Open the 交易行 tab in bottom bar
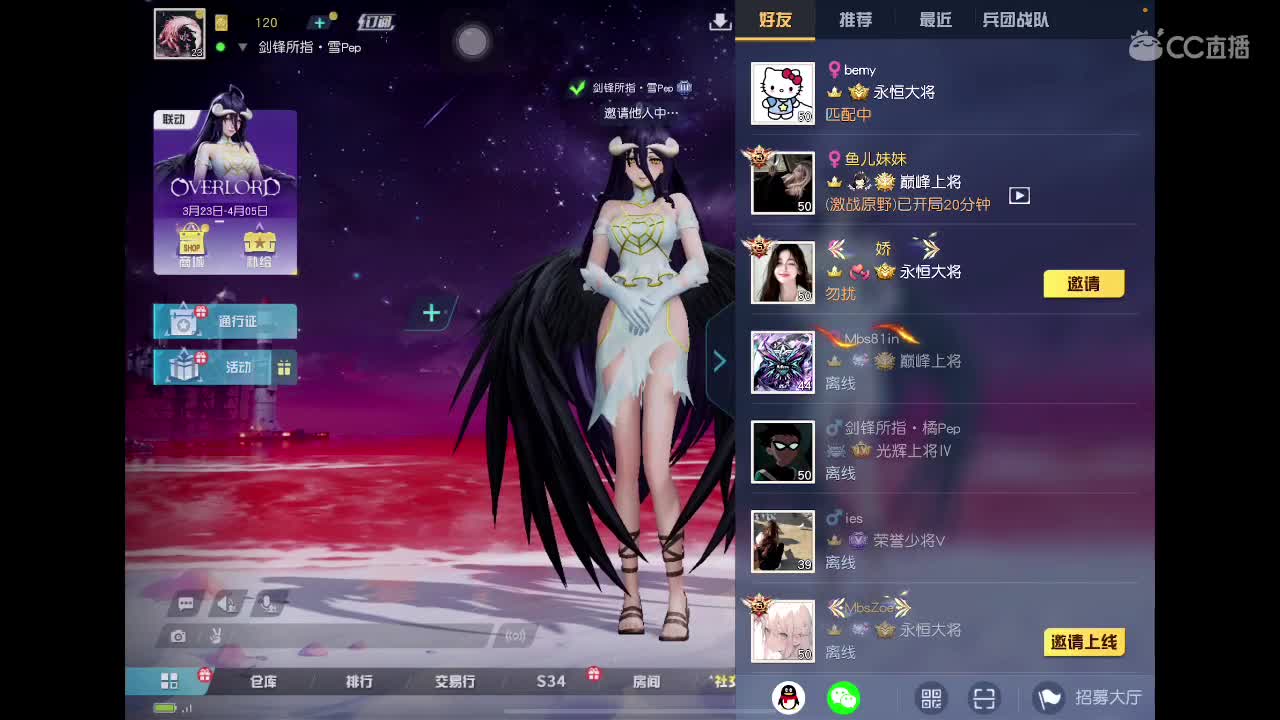The width and height of the screenshot is (1280, 720). pos(453,681)
